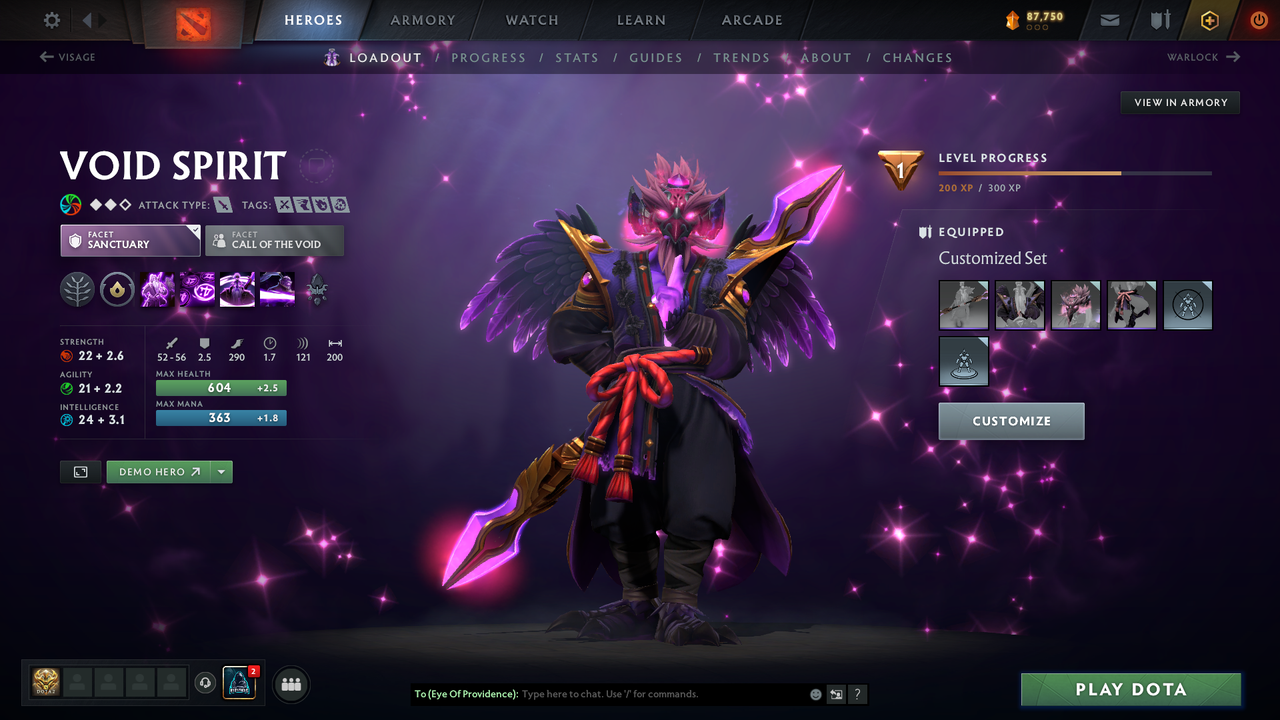Open the talent tree branch icon
This screenshot has width=1280, height=720.
click(x=77, y=290)
